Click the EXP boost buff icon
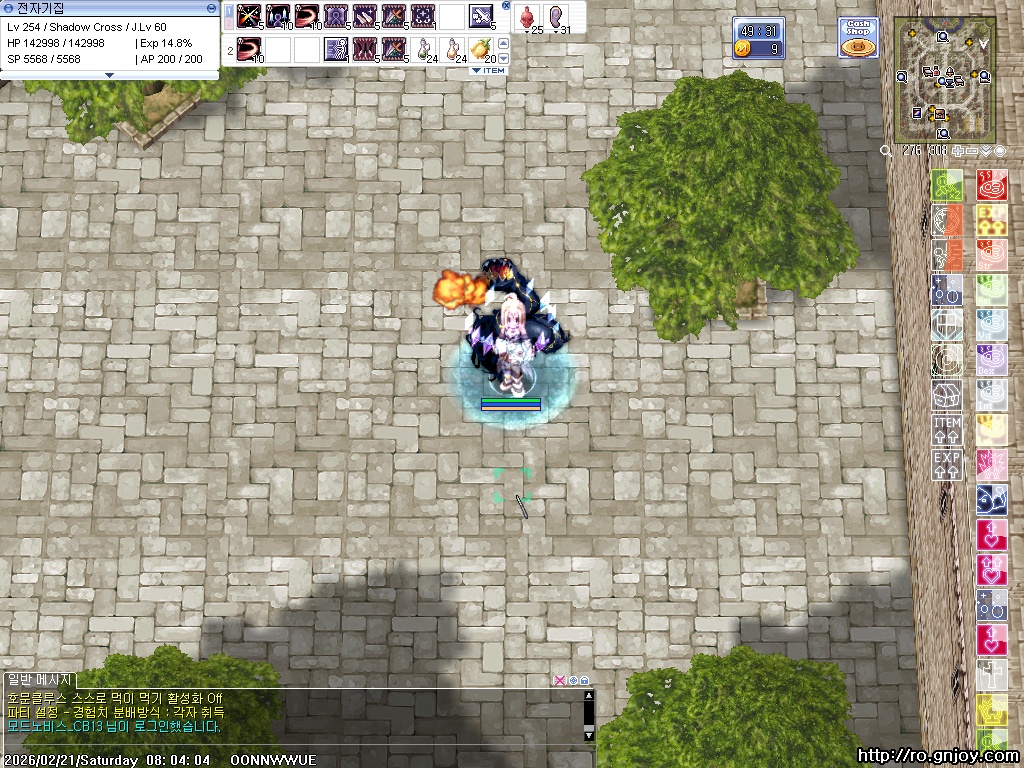 pos(947,465)
